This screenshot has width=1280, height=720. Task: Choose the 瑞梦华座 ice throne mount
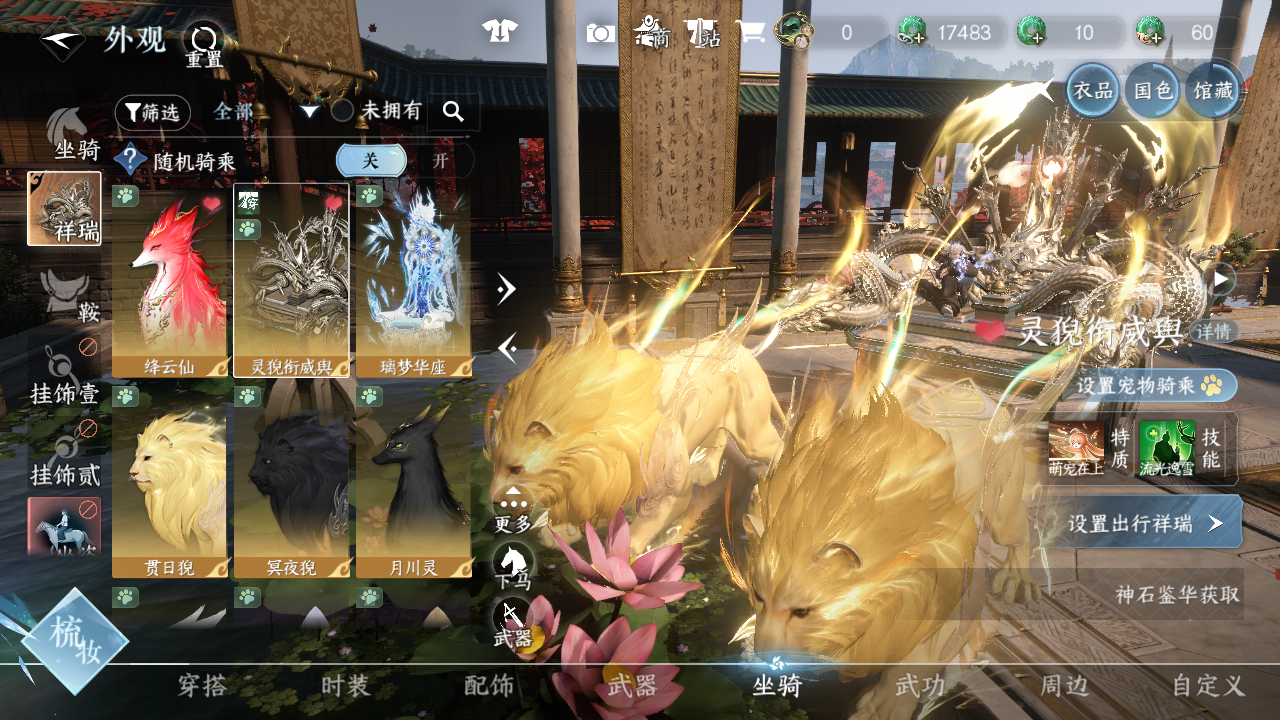(413, 280)
